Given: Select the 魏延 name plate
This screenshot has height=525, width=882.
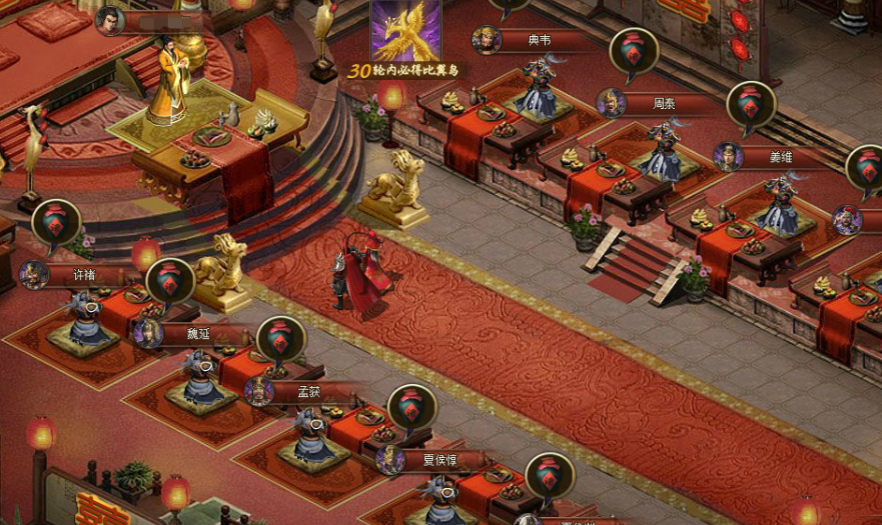Looking at the screenshot, I should 200,333.
